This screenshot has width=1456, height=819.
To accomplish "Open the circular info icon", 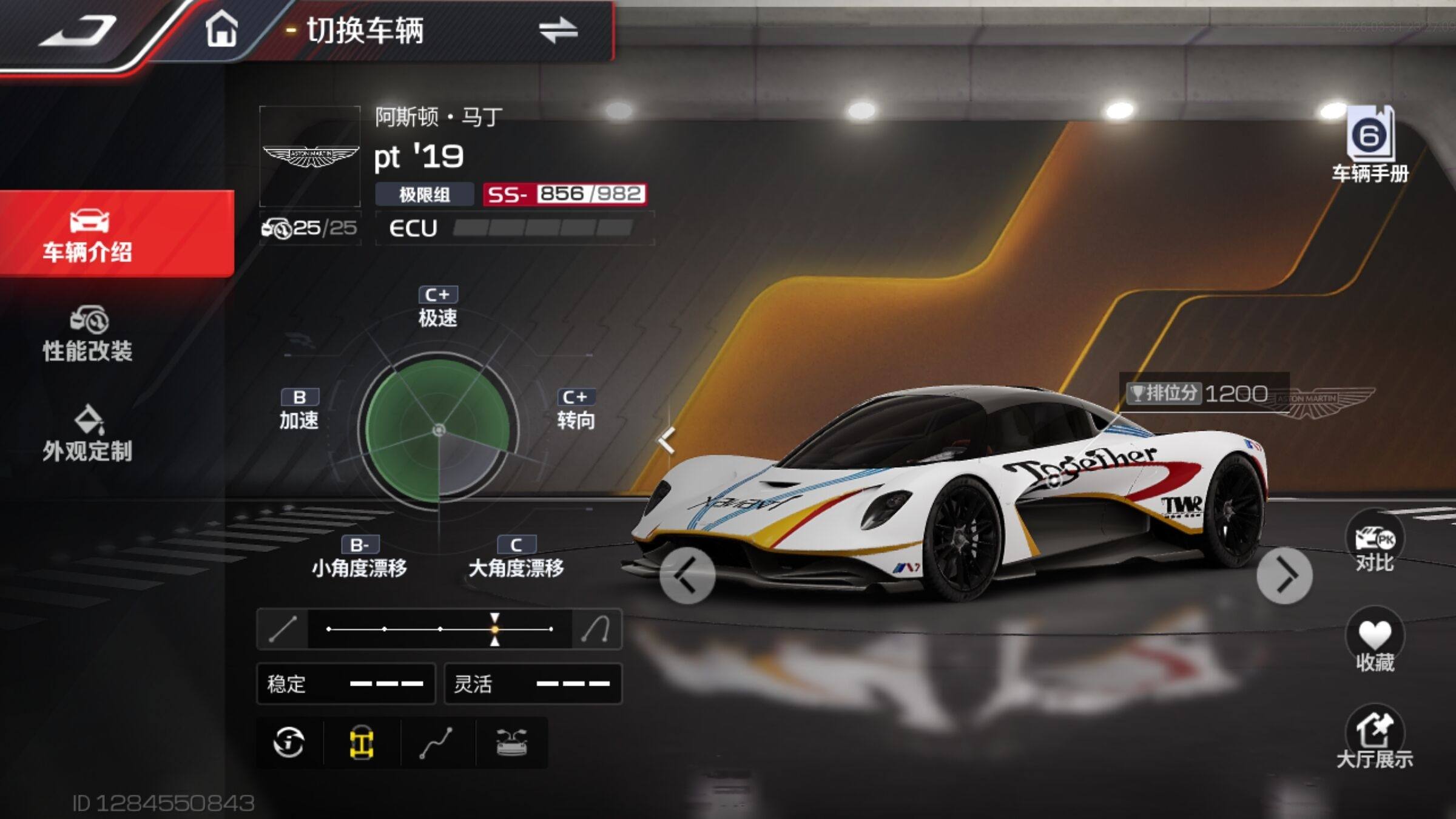I will (289, 743).
